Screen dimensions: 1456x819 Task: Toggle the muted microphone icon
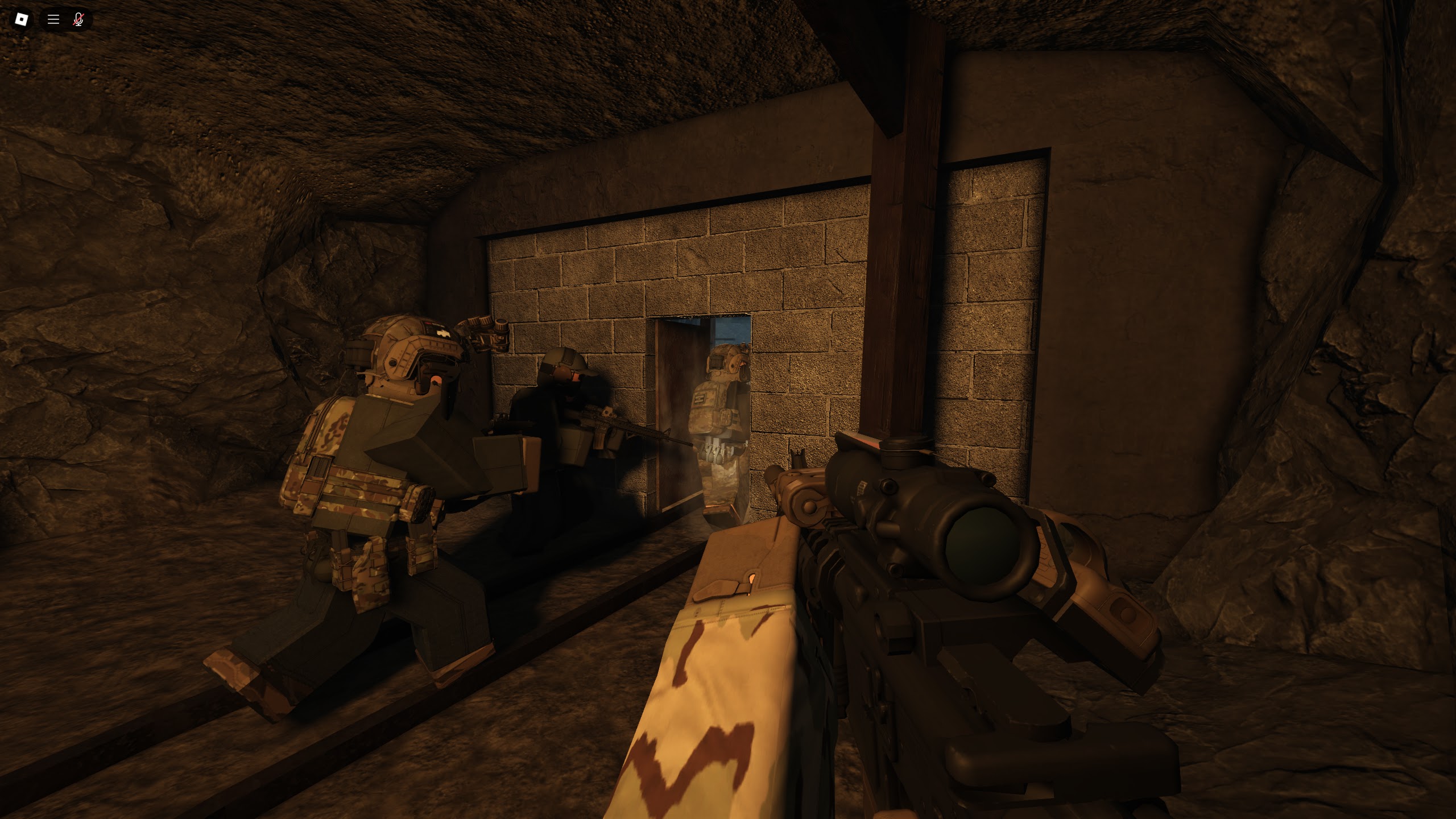point(78,20)
